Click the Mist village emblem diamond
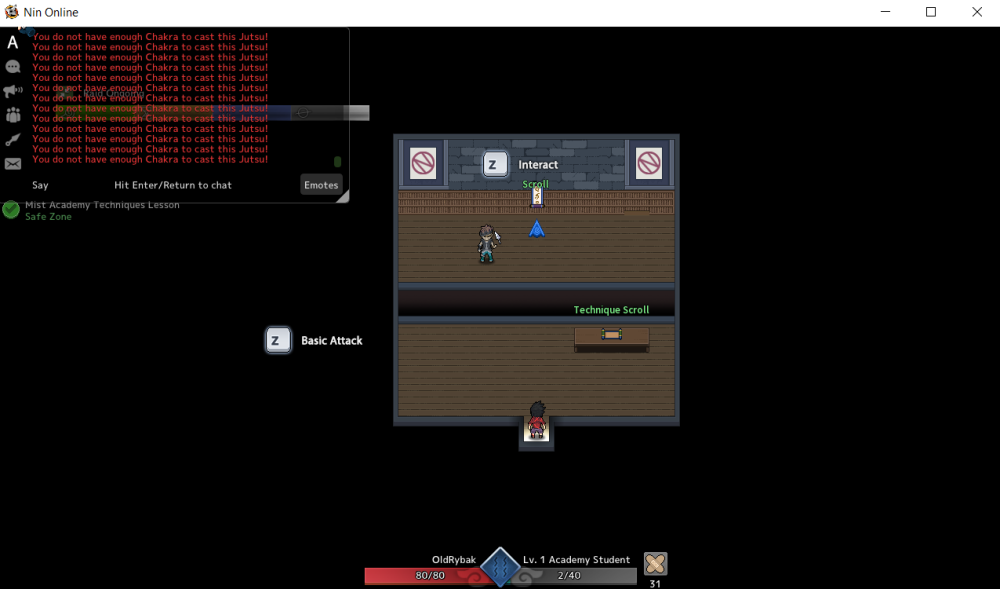Image resolution: width=1000 pixels, height=589 pixels. point(500,568)
